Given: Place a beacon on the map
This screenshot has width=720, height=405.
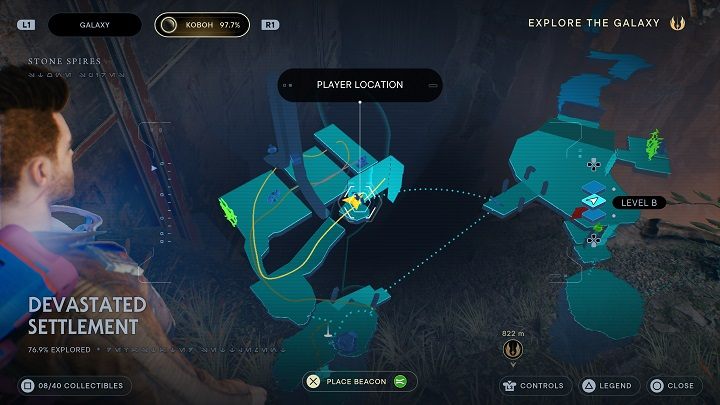Looking at the screenshot, I should [360, 381].
